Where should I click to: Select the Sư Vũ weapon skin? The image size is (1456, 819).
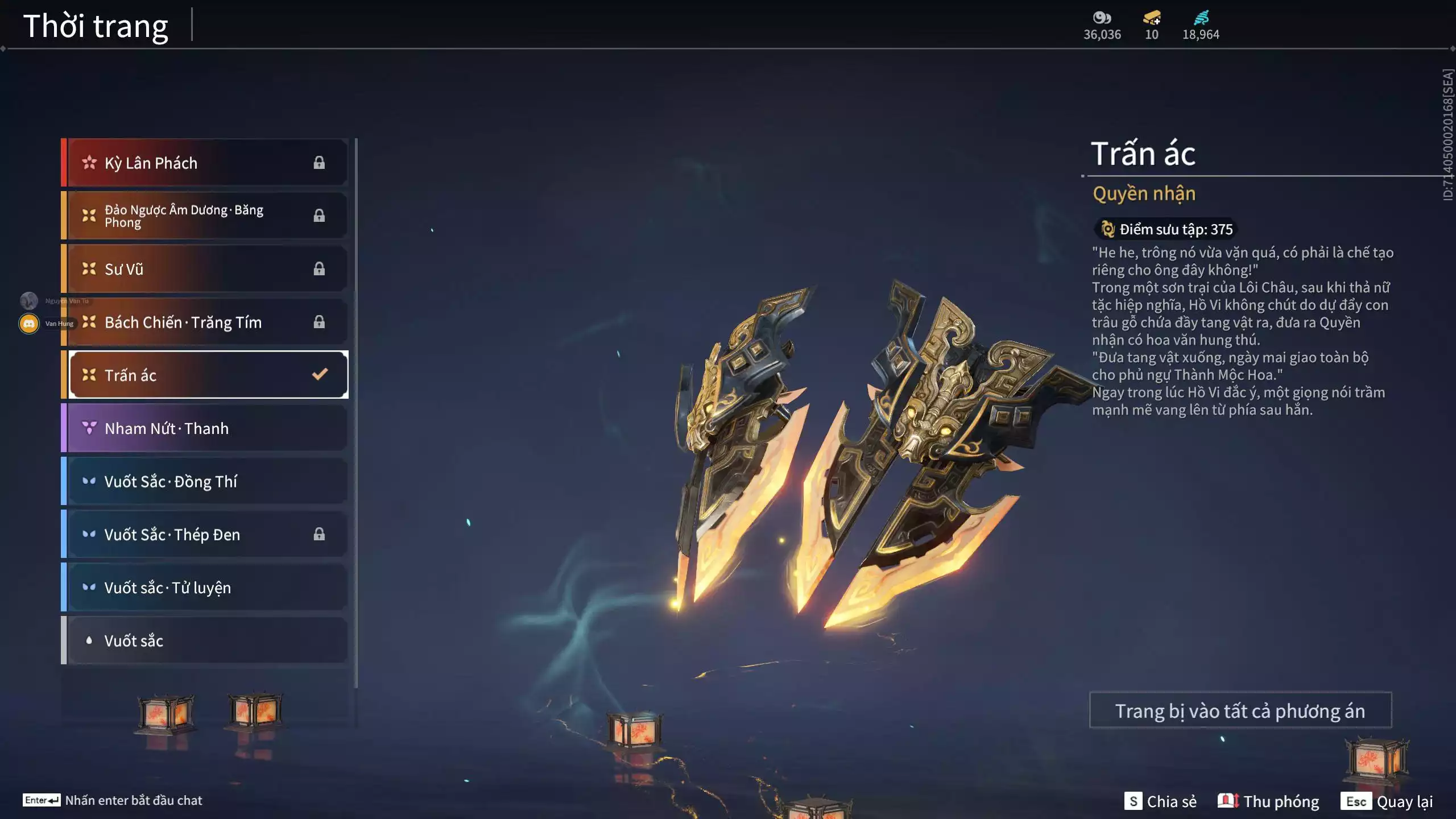[205, 269]
